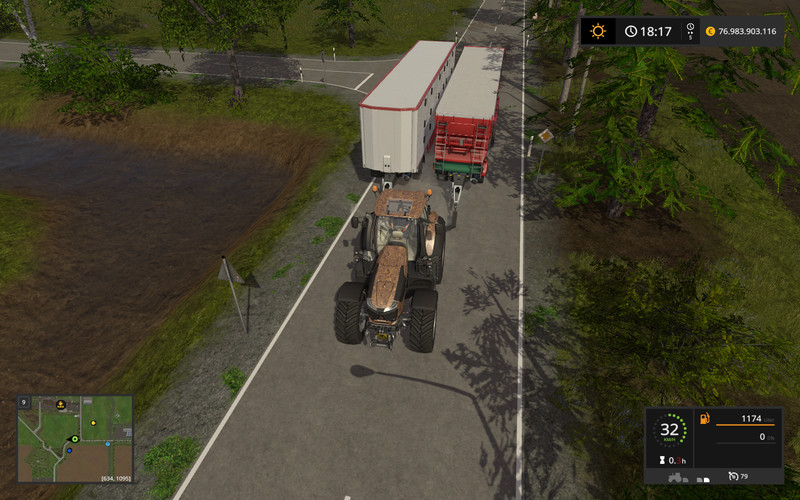
Task: Select the light blue marker on the minimap
Action: click(x=107, y=443)
